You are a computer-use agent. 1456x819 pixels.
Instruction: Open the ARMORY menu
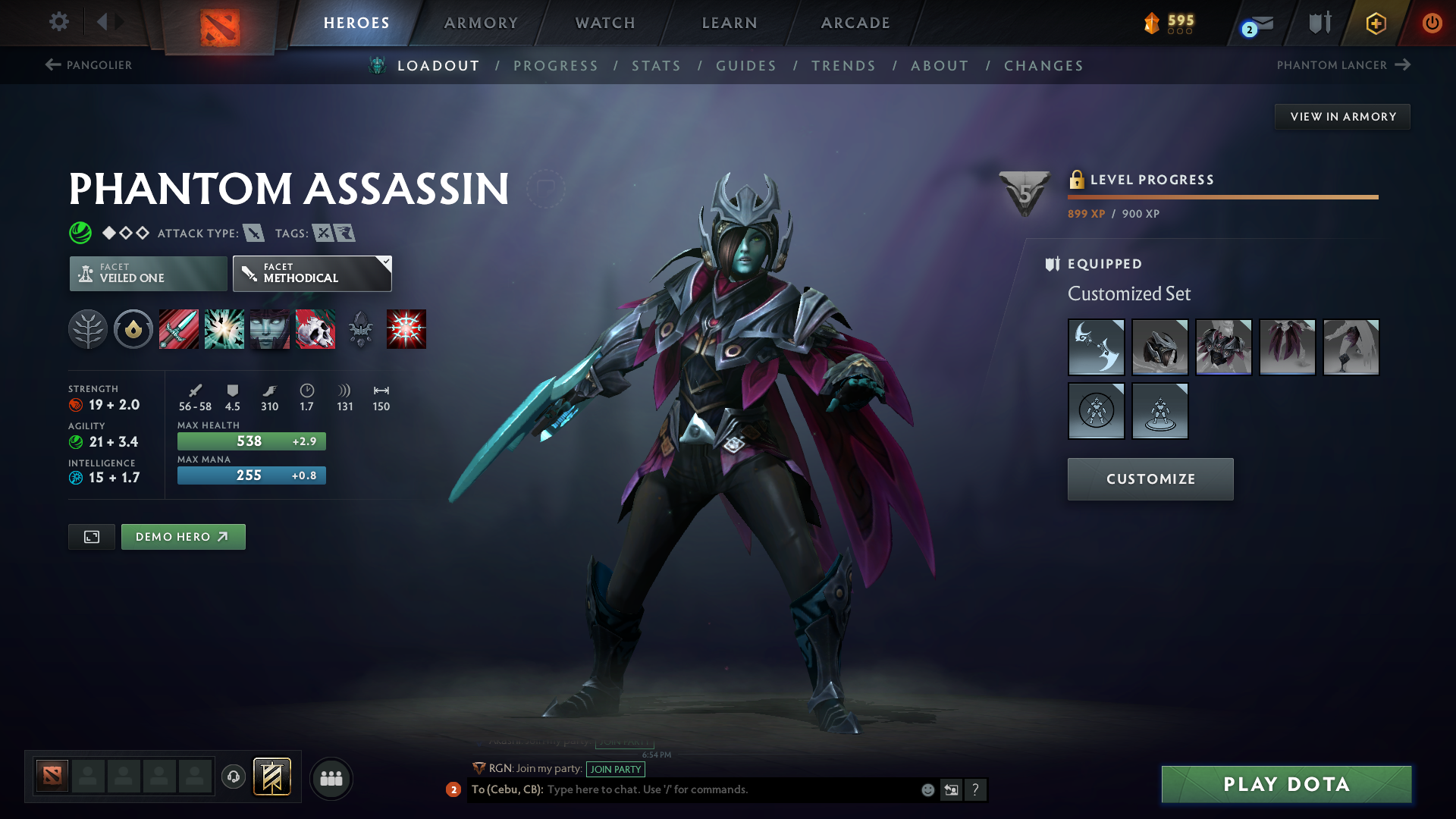tap(480, 24)
